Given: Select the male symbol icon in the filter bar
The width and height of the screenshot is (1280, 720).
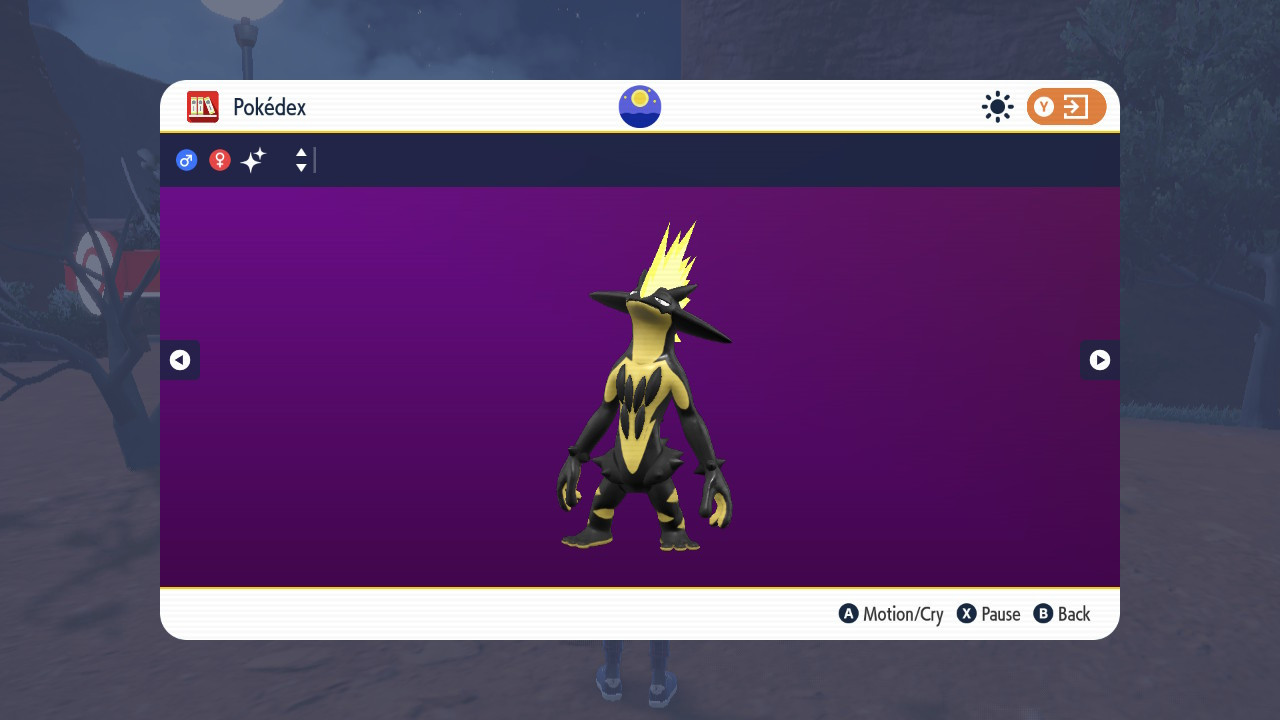Looking at the screenshot, I should coord(186,160).
